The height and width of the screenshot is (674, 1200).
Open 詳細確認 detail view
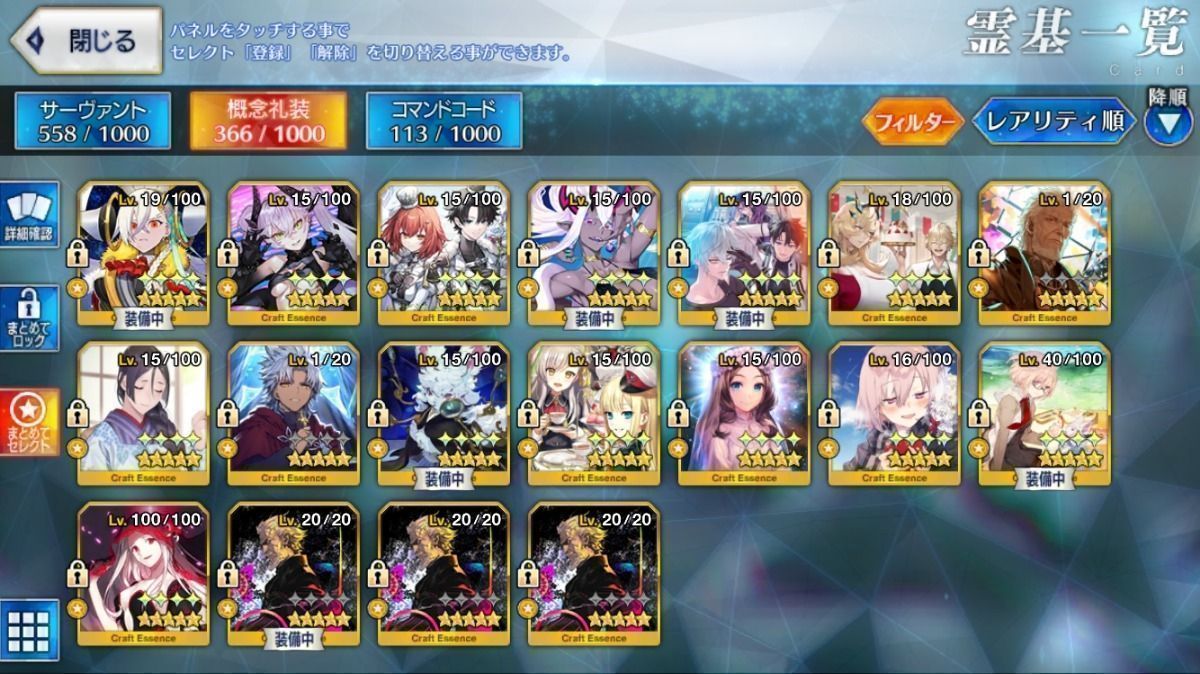coord(29,217)
